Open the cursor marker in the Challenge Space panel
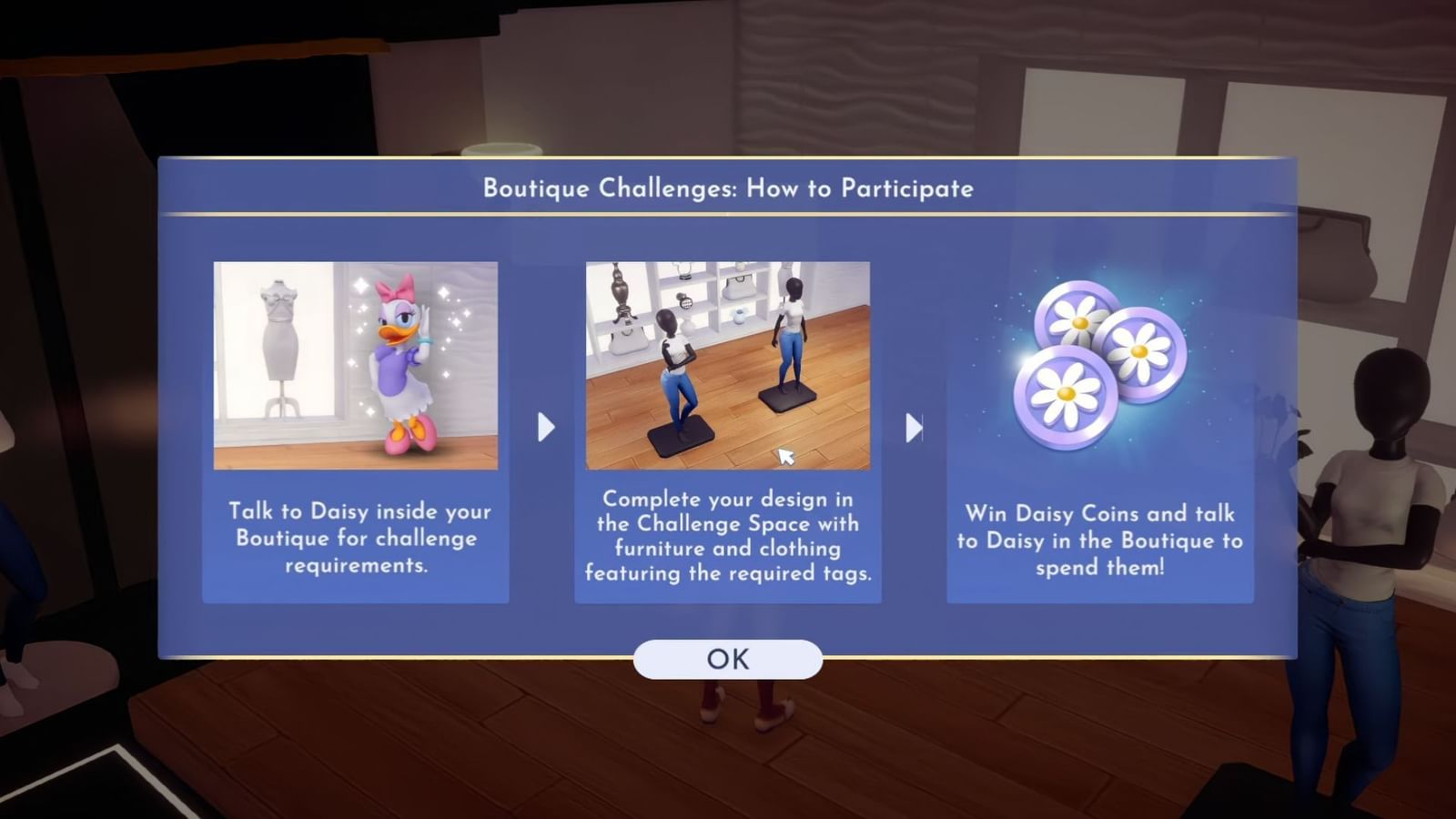Viewport: 1456px width, 819px height. [x=785, y=454]
